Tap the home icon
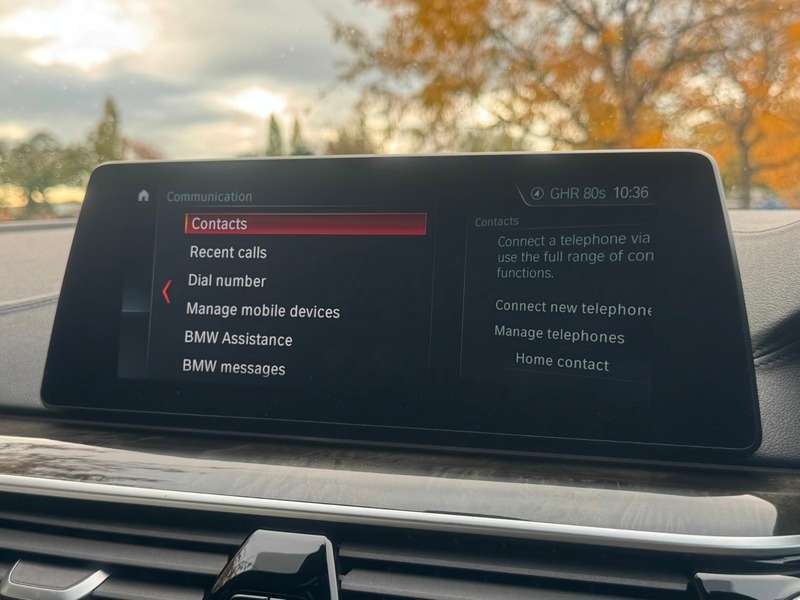Screen dimensions: 800x600 [143, 196]
